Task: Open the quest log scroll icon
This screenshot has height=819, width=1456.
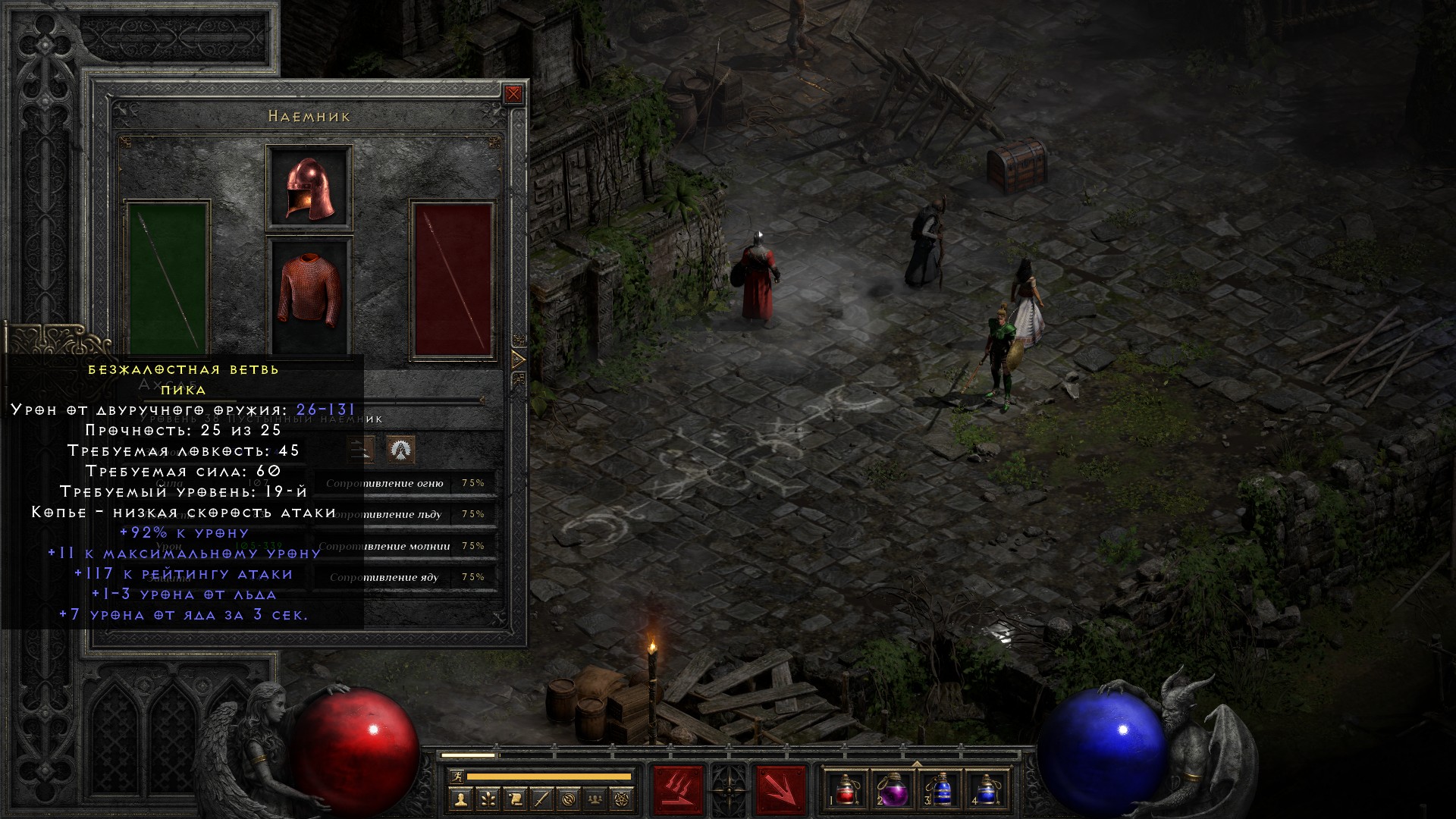Action: click(x=515, y=799)
